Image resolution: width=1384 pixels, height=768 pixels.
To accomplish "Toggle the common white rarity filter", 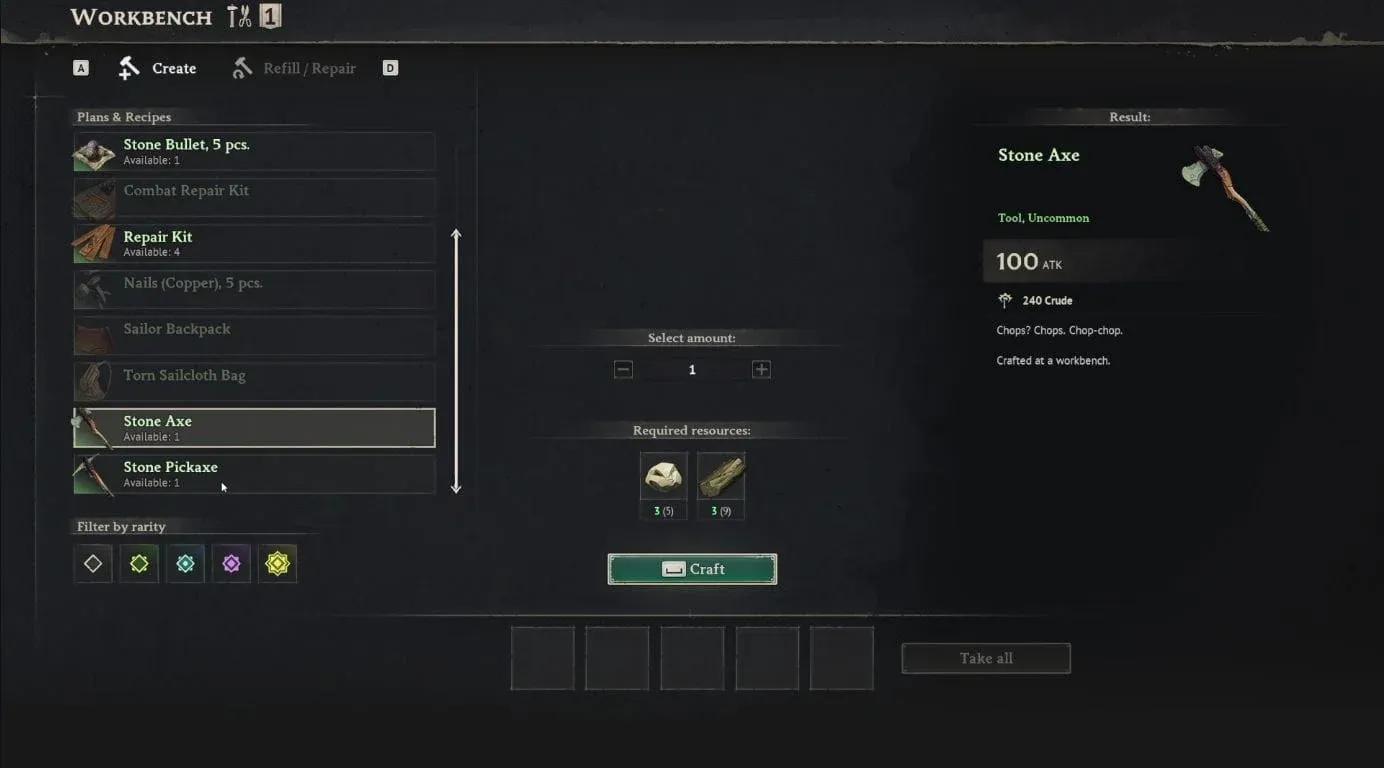I will click(x=92, y=563).
